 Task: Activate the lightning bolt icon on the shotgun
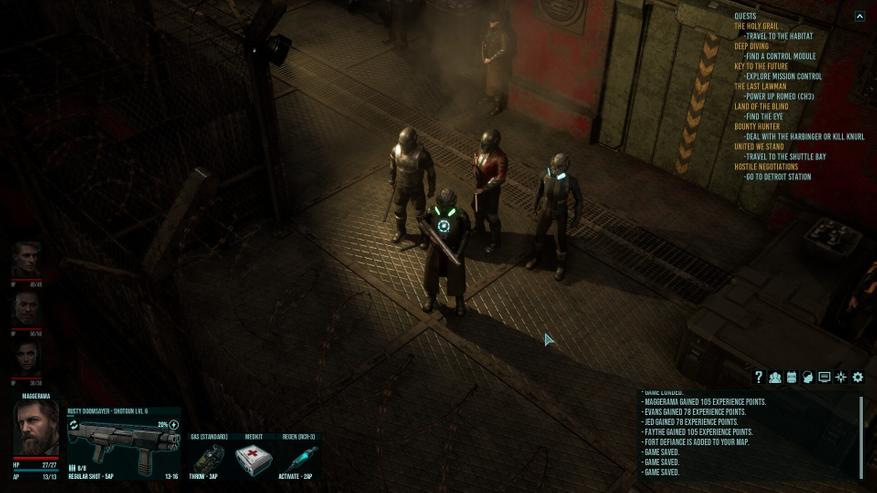(x=174, y=425)
